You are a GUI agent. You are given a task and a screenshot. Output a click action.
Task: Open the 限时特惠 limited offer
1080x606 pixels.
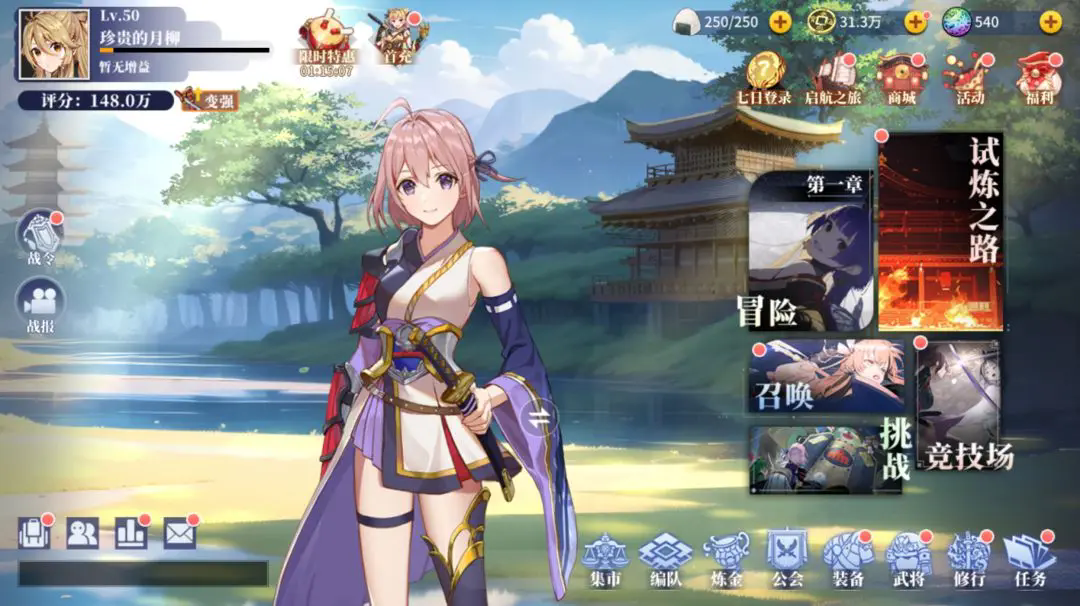tap(325, 43)
